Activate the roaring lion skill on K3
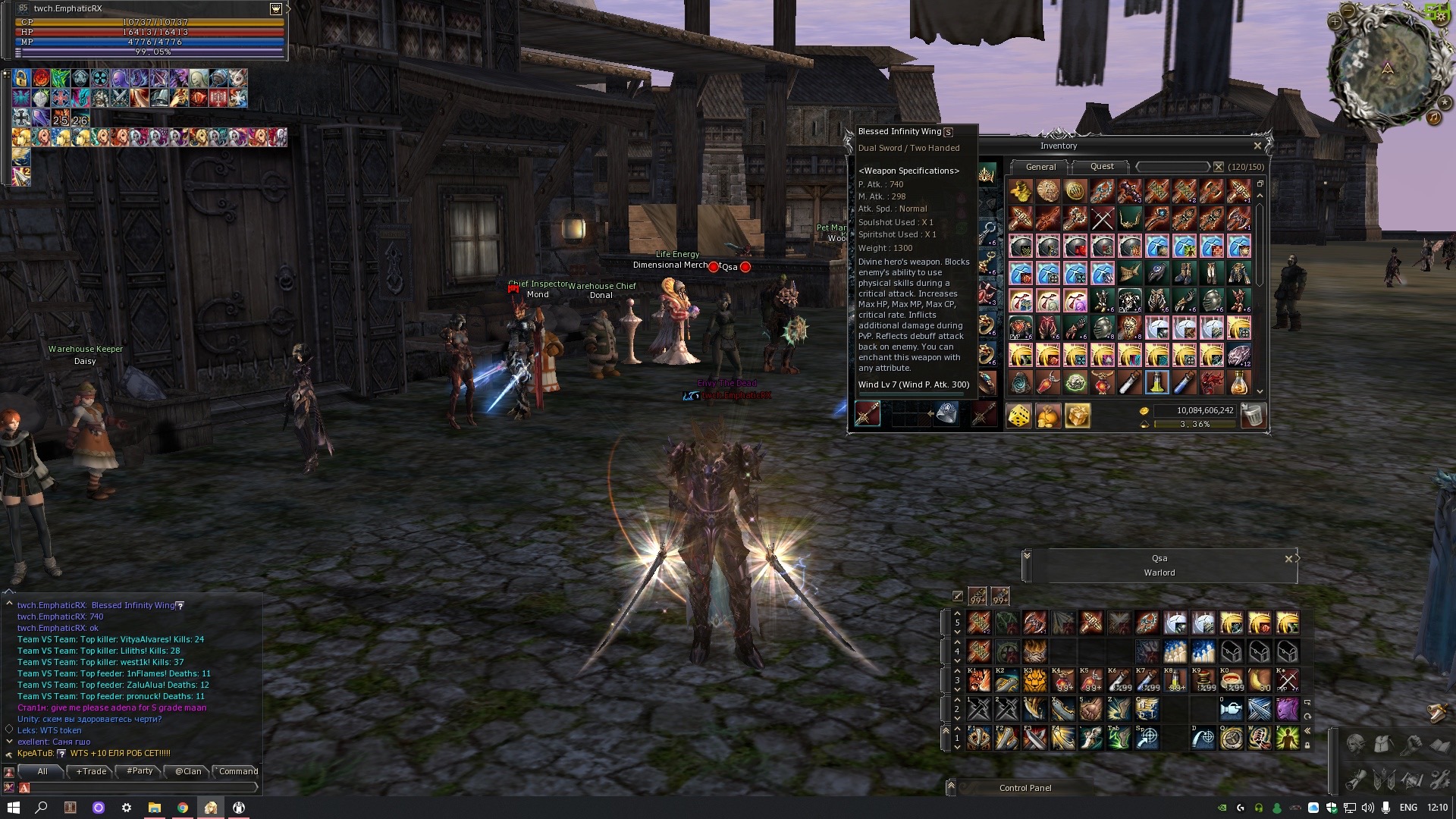 pyautogui.click(x=1034, y=680)
